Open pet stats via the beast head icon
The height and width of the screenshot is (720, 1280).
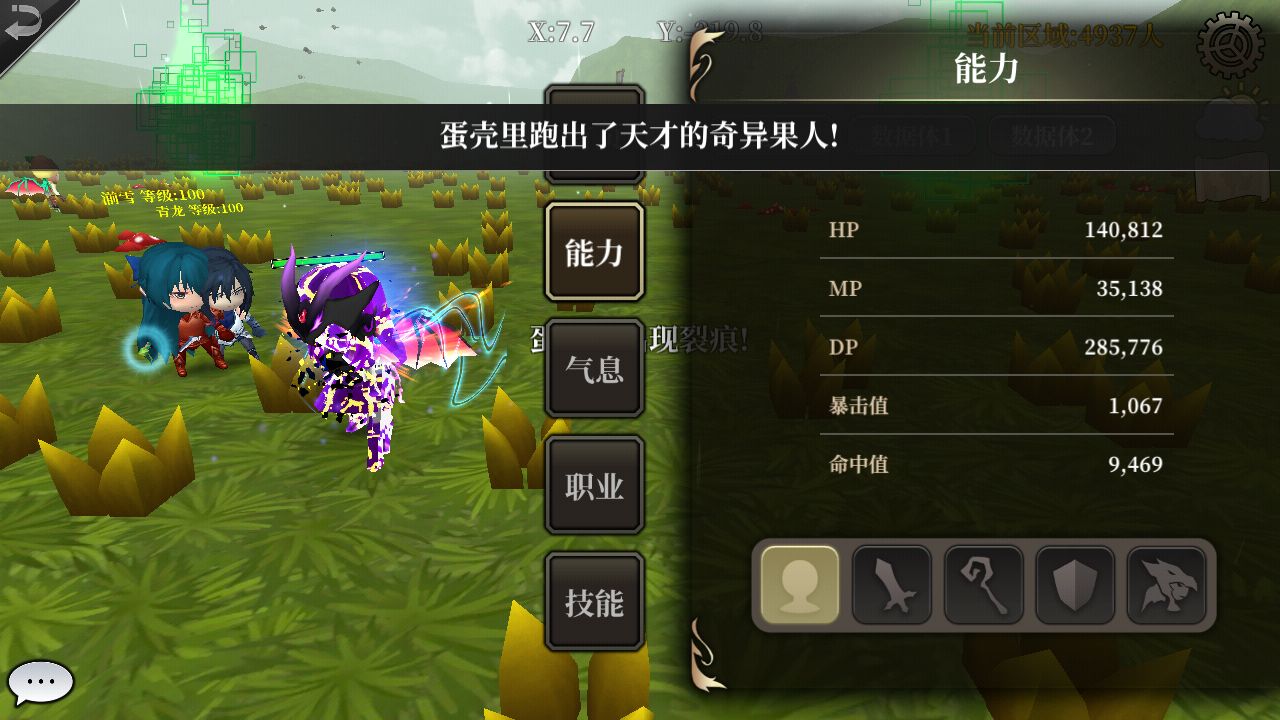1166,588
